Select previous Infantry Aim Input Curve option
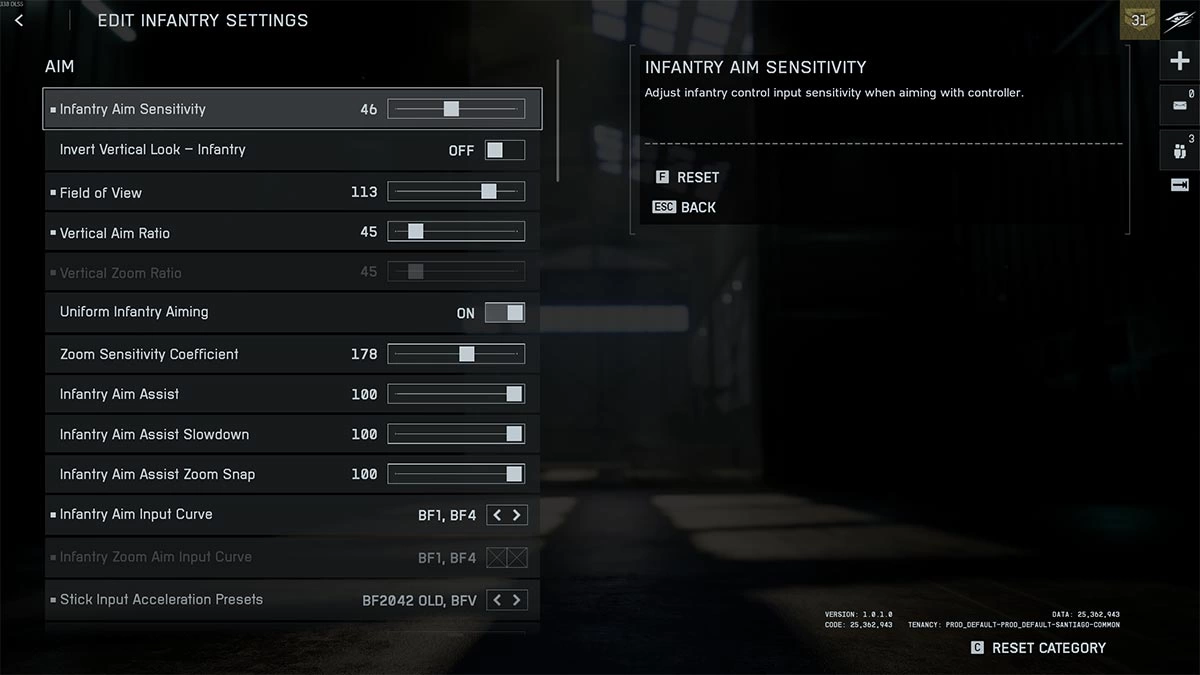The image size is (1200, 675). pyautogui.click(x=497, y=515)
